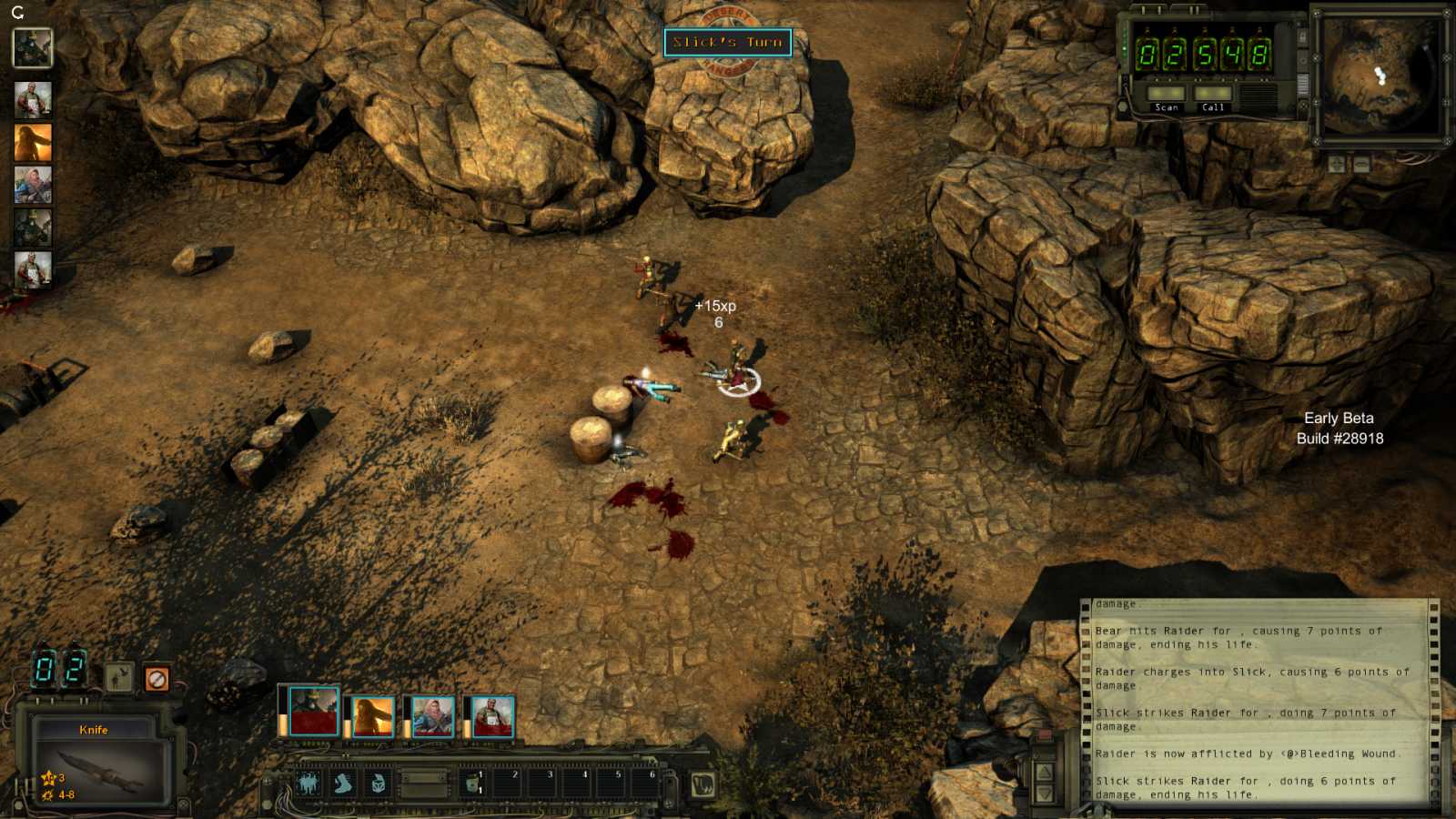This screenshot has width=1456, height=819.
Task: Click the crouching figure stance button
Action: pyautogui.click(x=119, y=677)
